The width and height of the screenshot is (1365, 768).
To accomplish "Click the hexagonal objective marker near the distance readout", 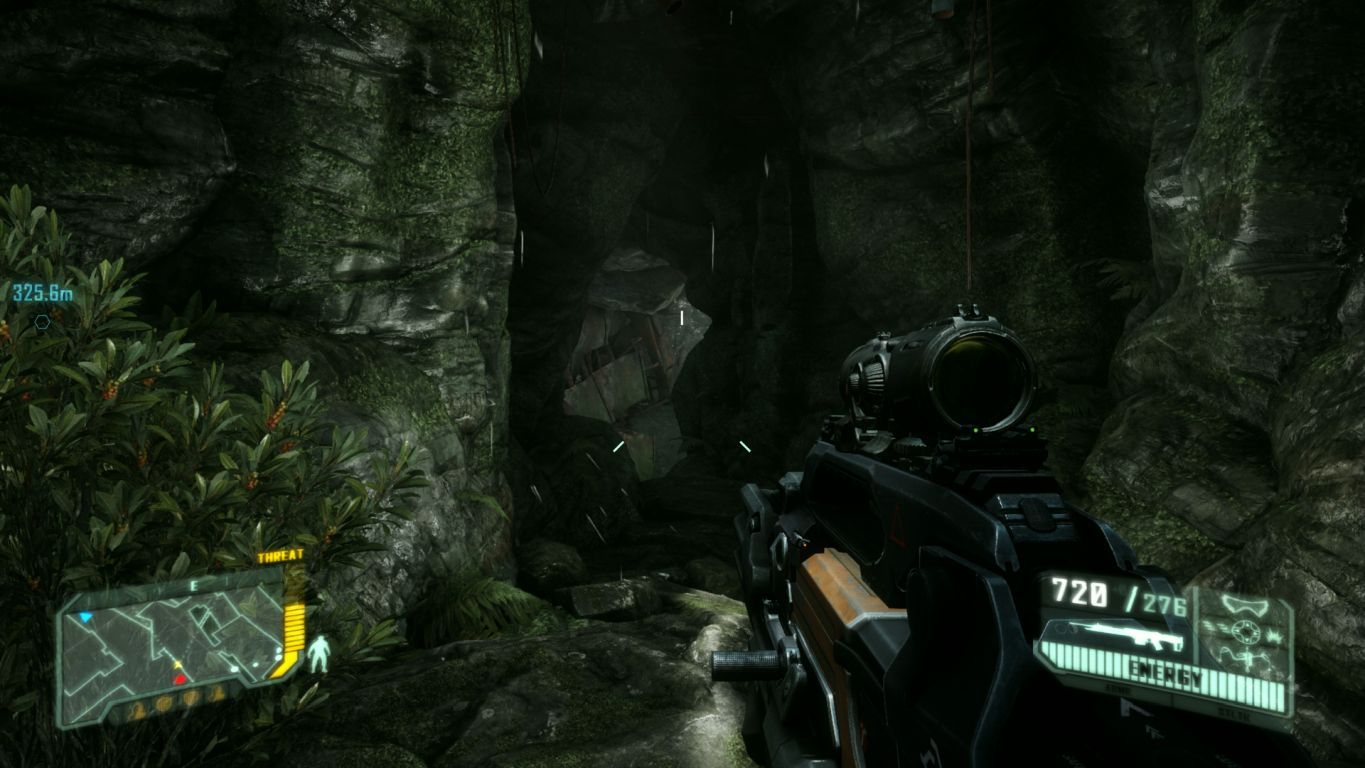I will (x=40, y=322).
